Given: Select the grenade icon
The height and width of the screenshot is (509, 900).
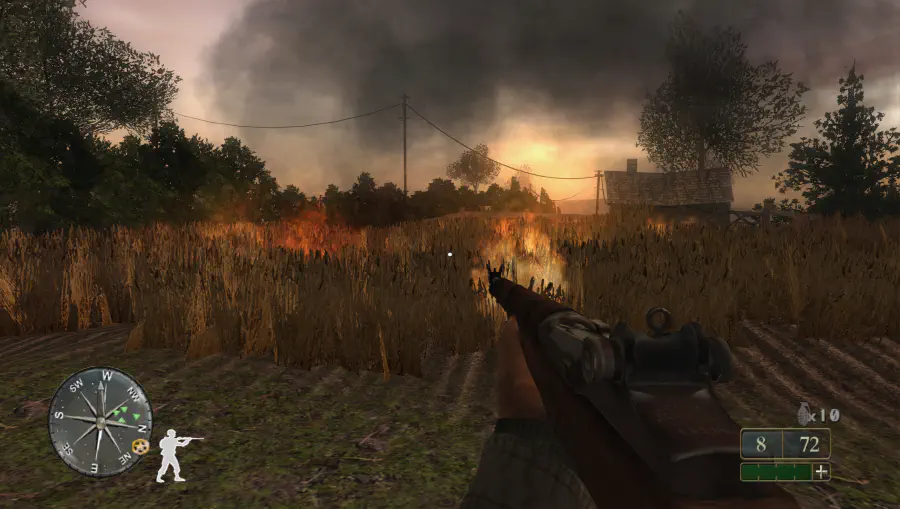Looking at the screenshot, I should coord(804,414).
